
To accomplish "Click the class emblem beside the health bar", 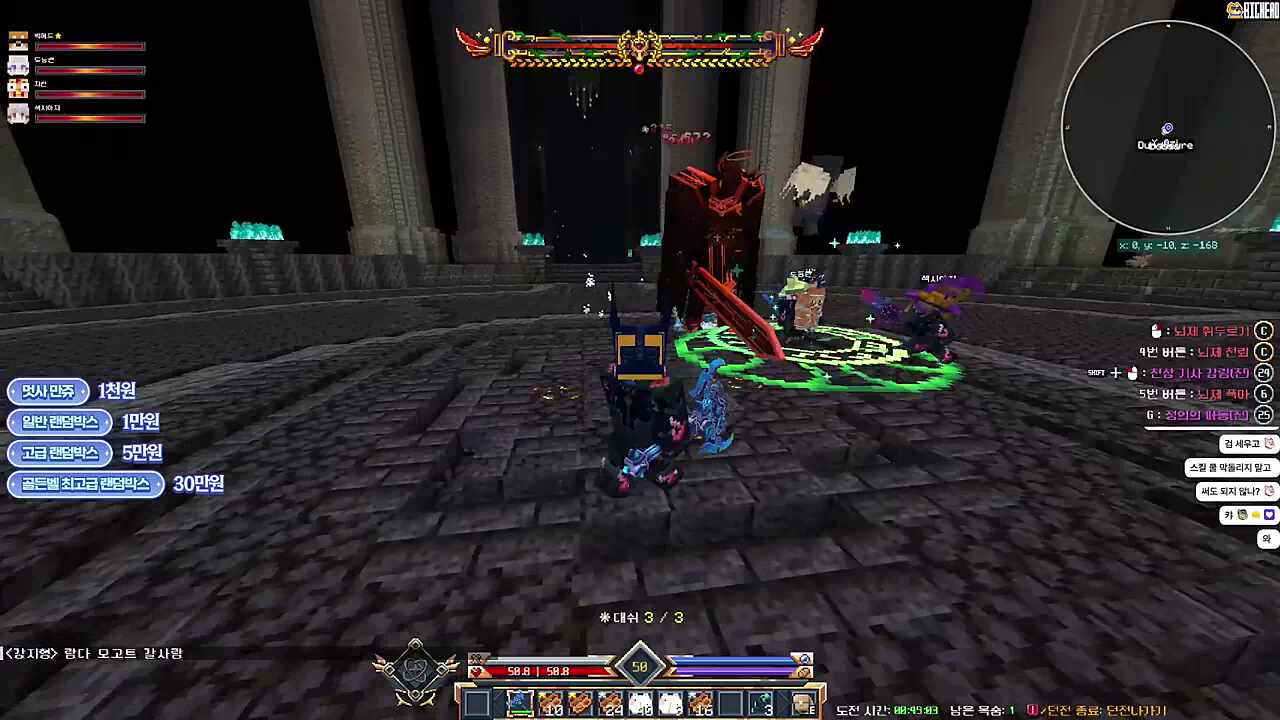I will pyautogui.click(x=415, y=672).
